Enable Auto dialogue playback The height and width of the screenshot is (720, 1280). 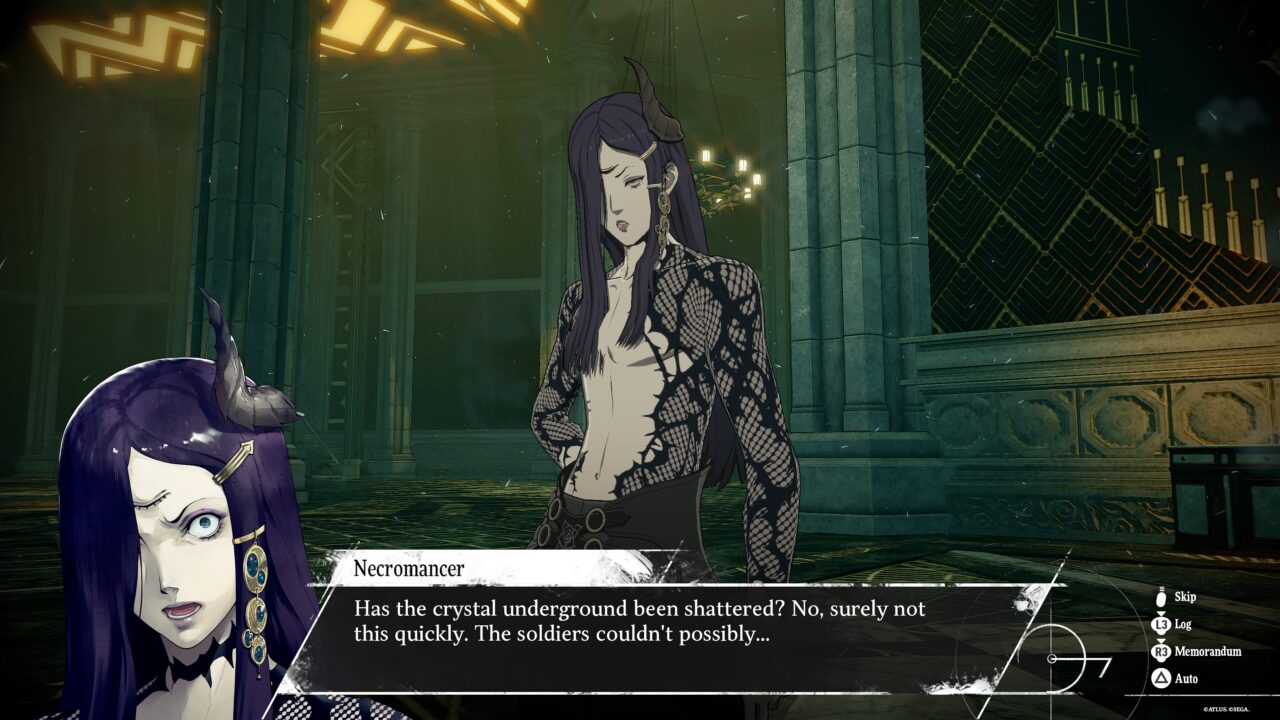(x=1187, y=678)
